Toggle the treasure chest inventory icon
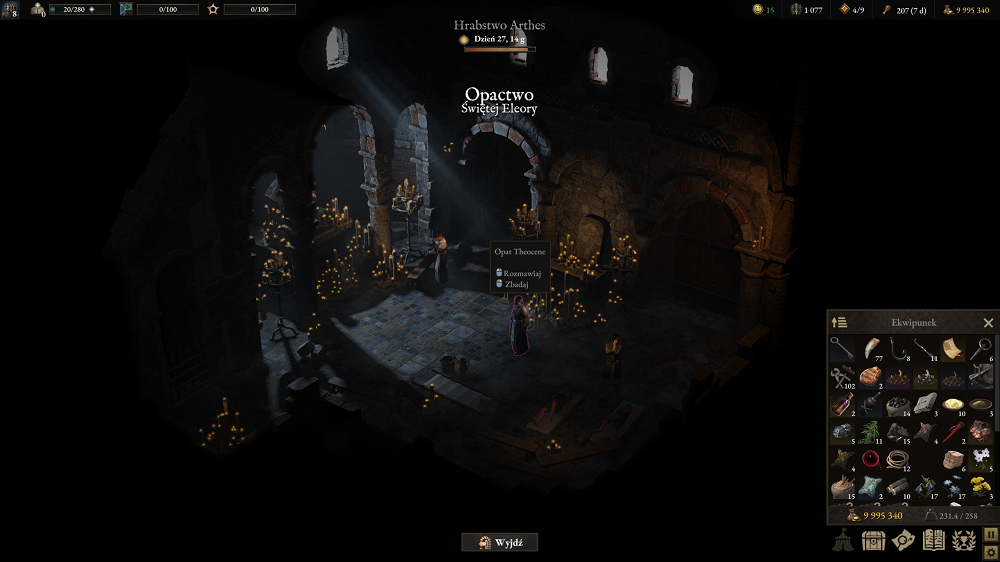1000x562 pixels. [x=873, y=540]
